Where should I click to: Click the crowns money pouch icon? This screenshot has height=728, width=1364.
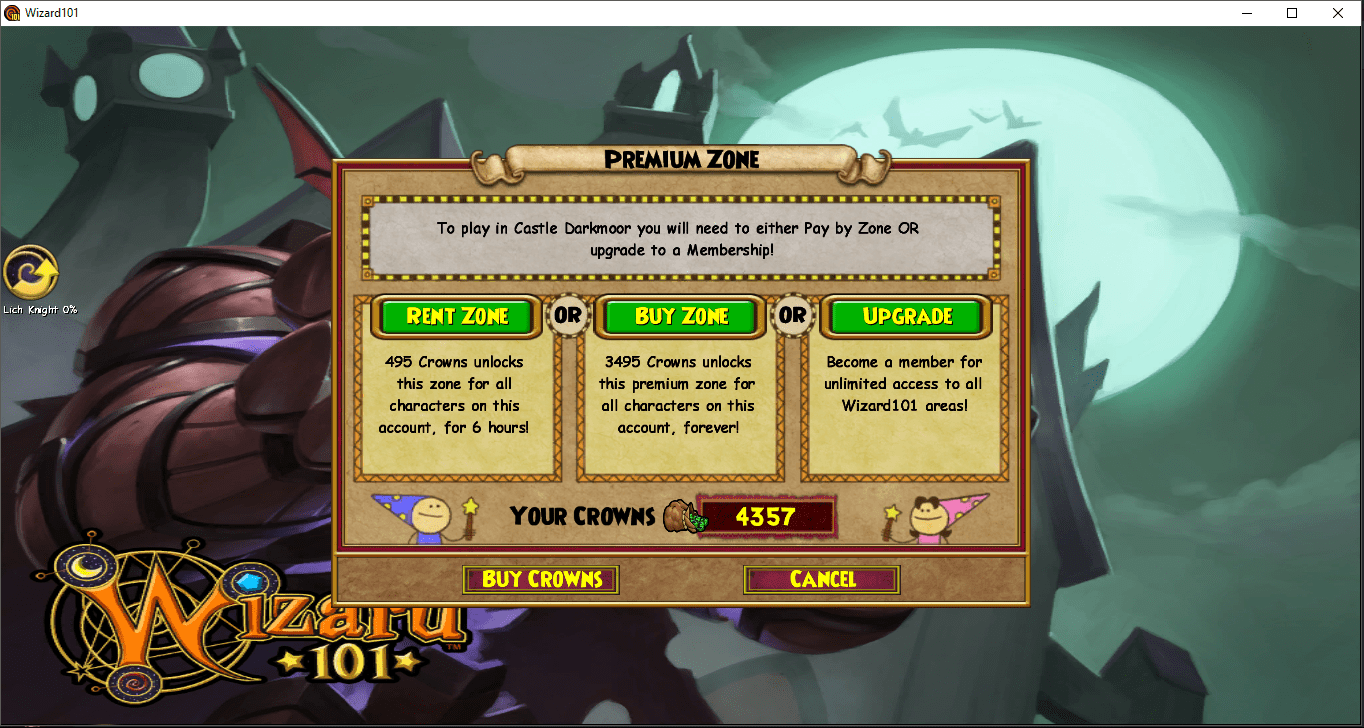[685, 517]
